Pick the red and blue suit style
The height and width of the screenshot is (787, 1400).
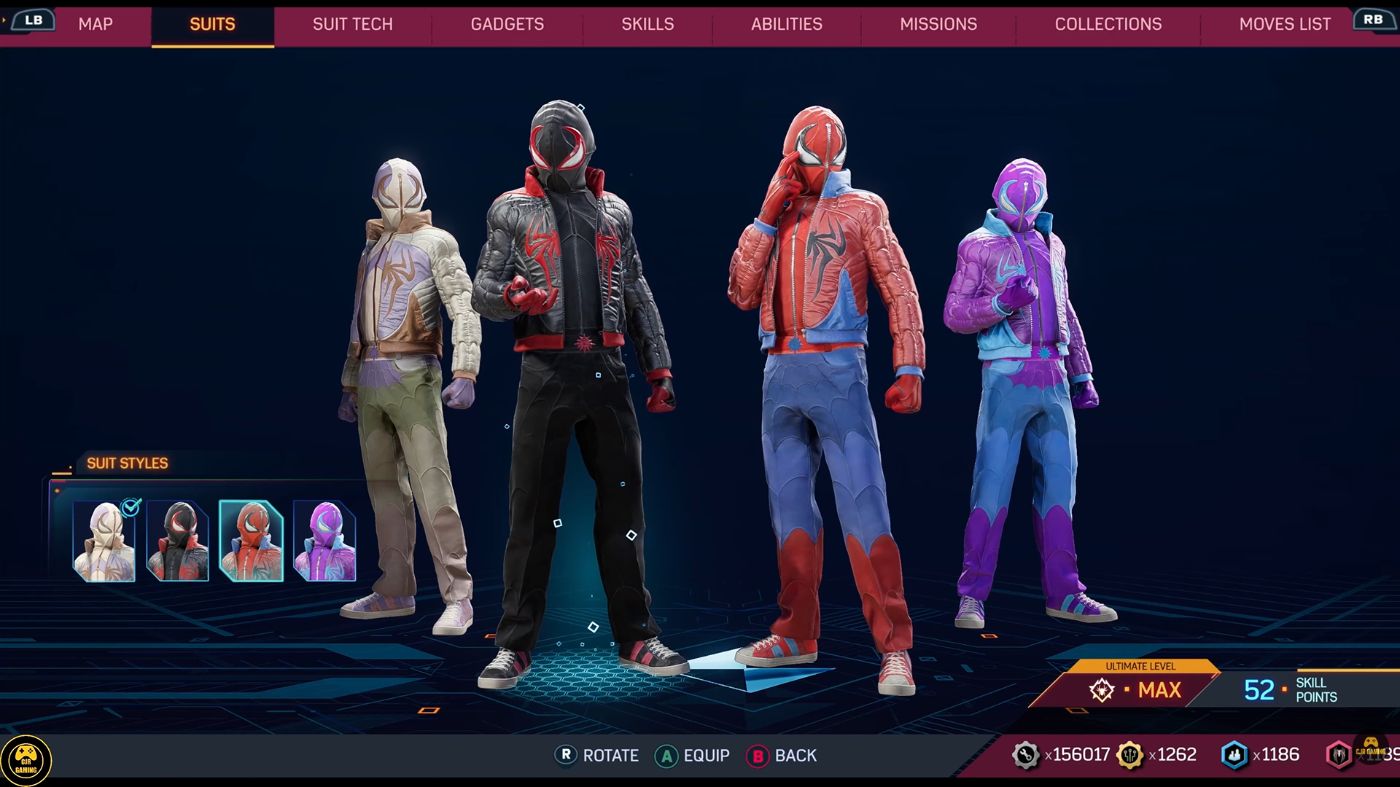pyautogui.click(x=251, y=541)
